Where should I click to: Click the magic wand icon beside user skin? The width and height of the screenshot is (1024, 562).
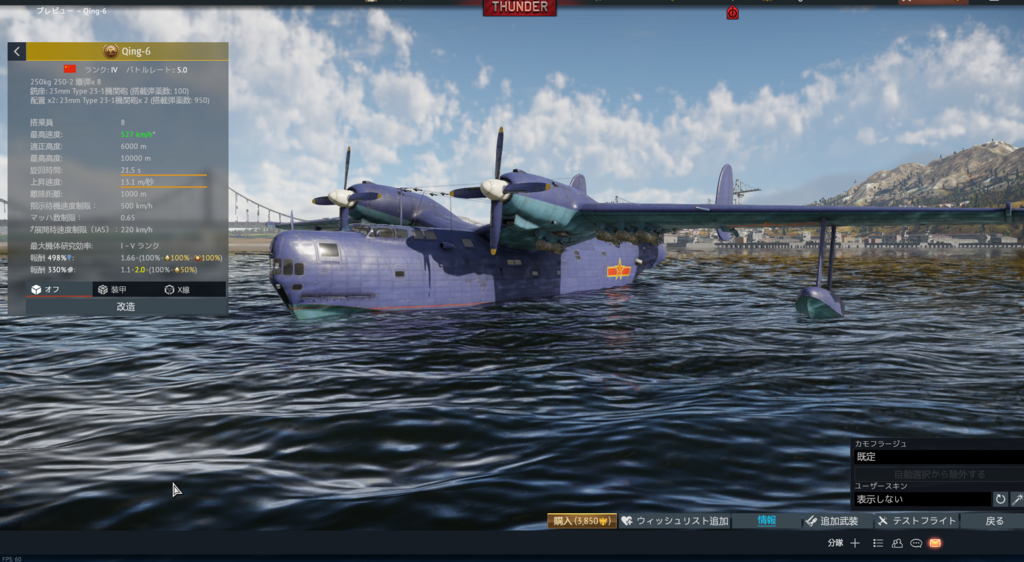[1017, 498]
